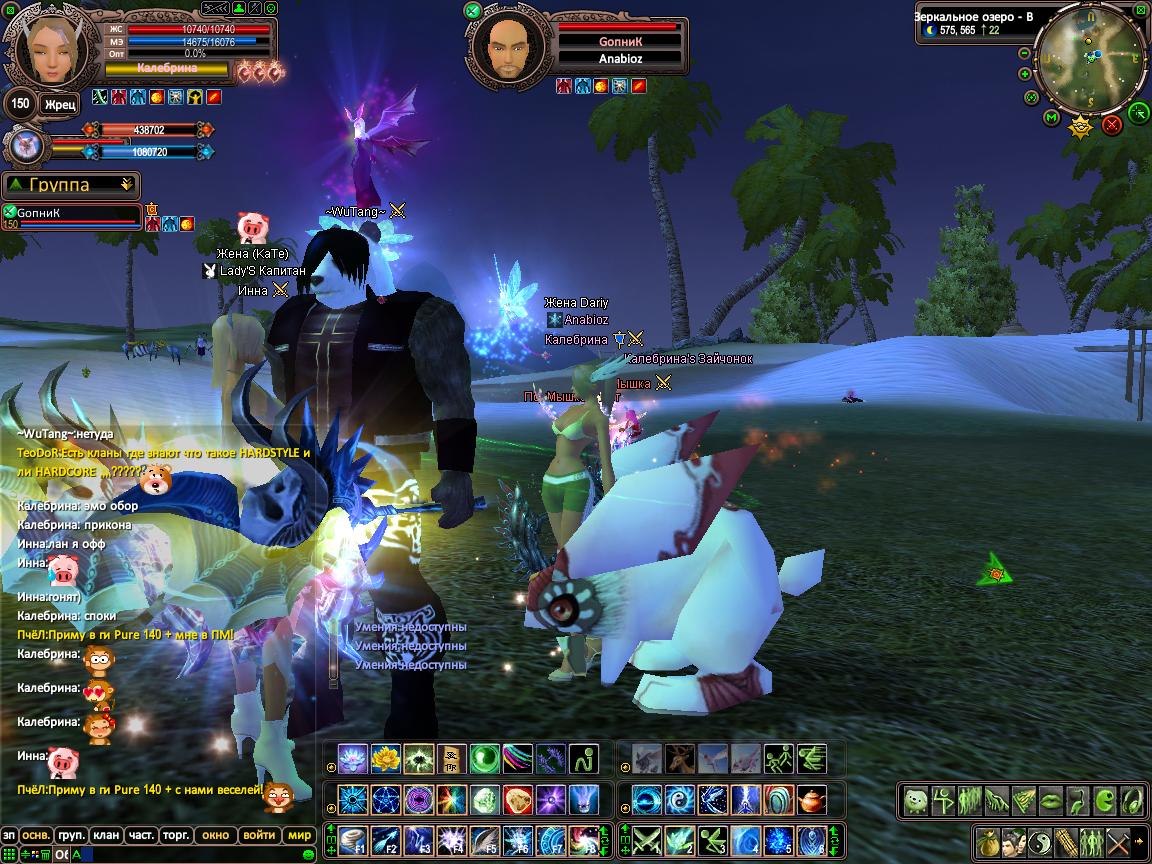
Task: Click the green lips kiss emote
Action: pyautogui.click(x=1050, y=801)
